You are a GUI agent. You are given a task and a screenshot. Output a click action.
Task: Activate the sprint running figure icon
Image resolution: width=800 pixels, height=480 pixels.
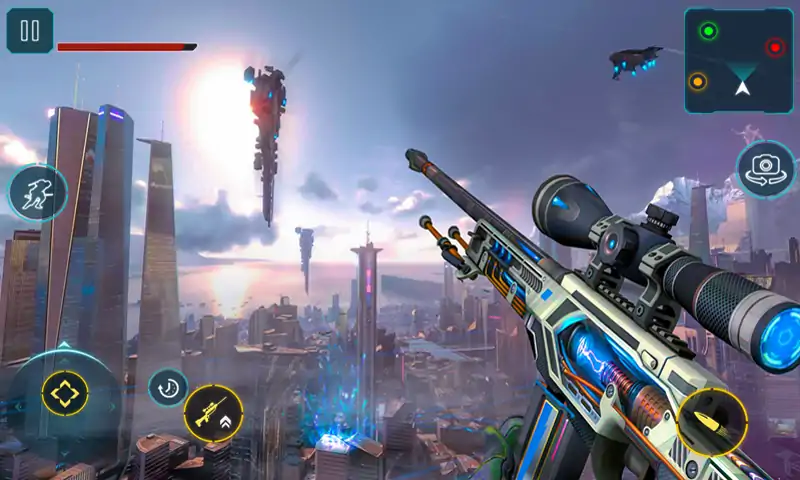point(38,192)
